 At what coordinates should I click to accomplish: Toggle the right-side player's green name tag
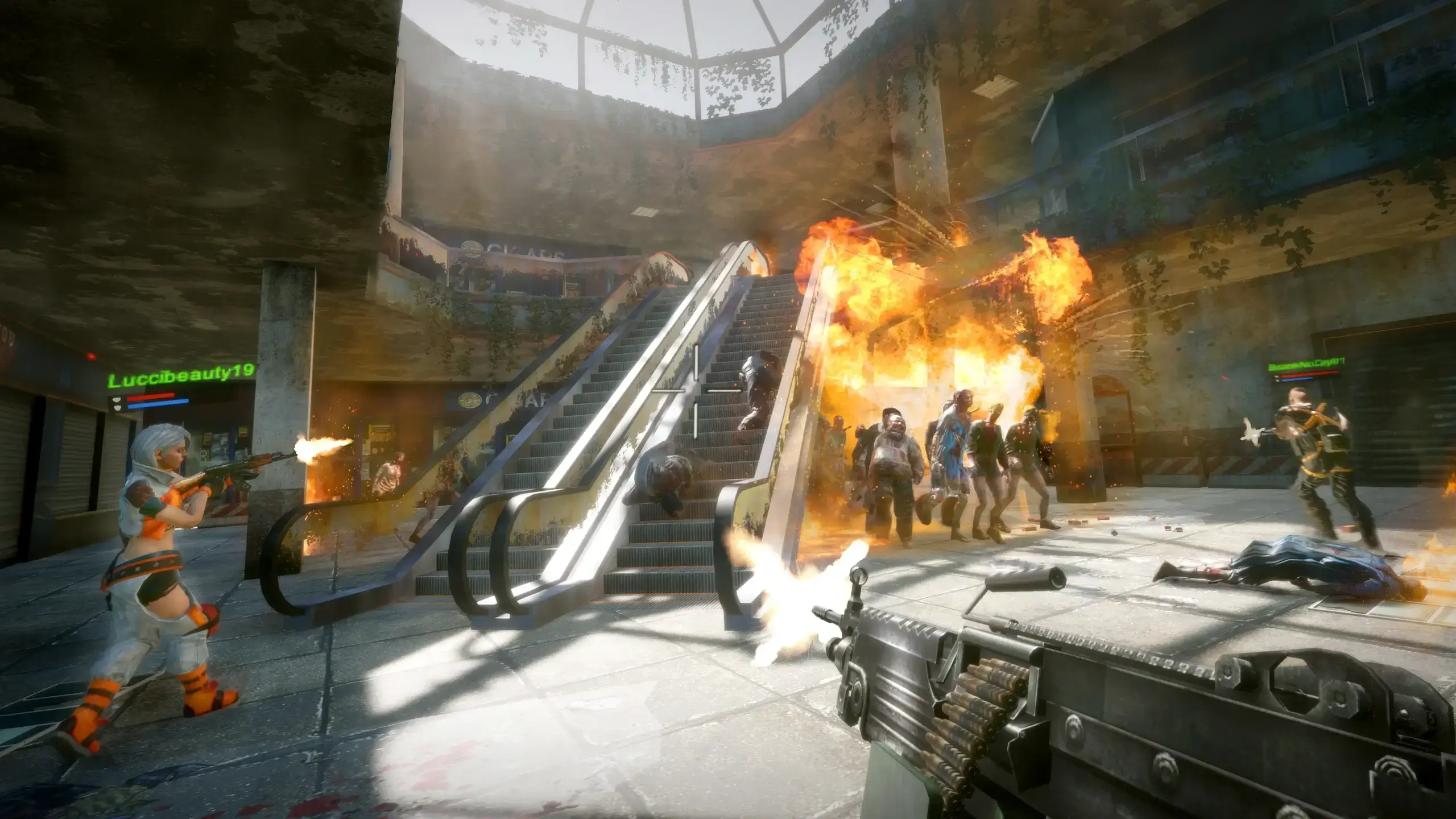pyautogui.click(x=1306, y=364)
